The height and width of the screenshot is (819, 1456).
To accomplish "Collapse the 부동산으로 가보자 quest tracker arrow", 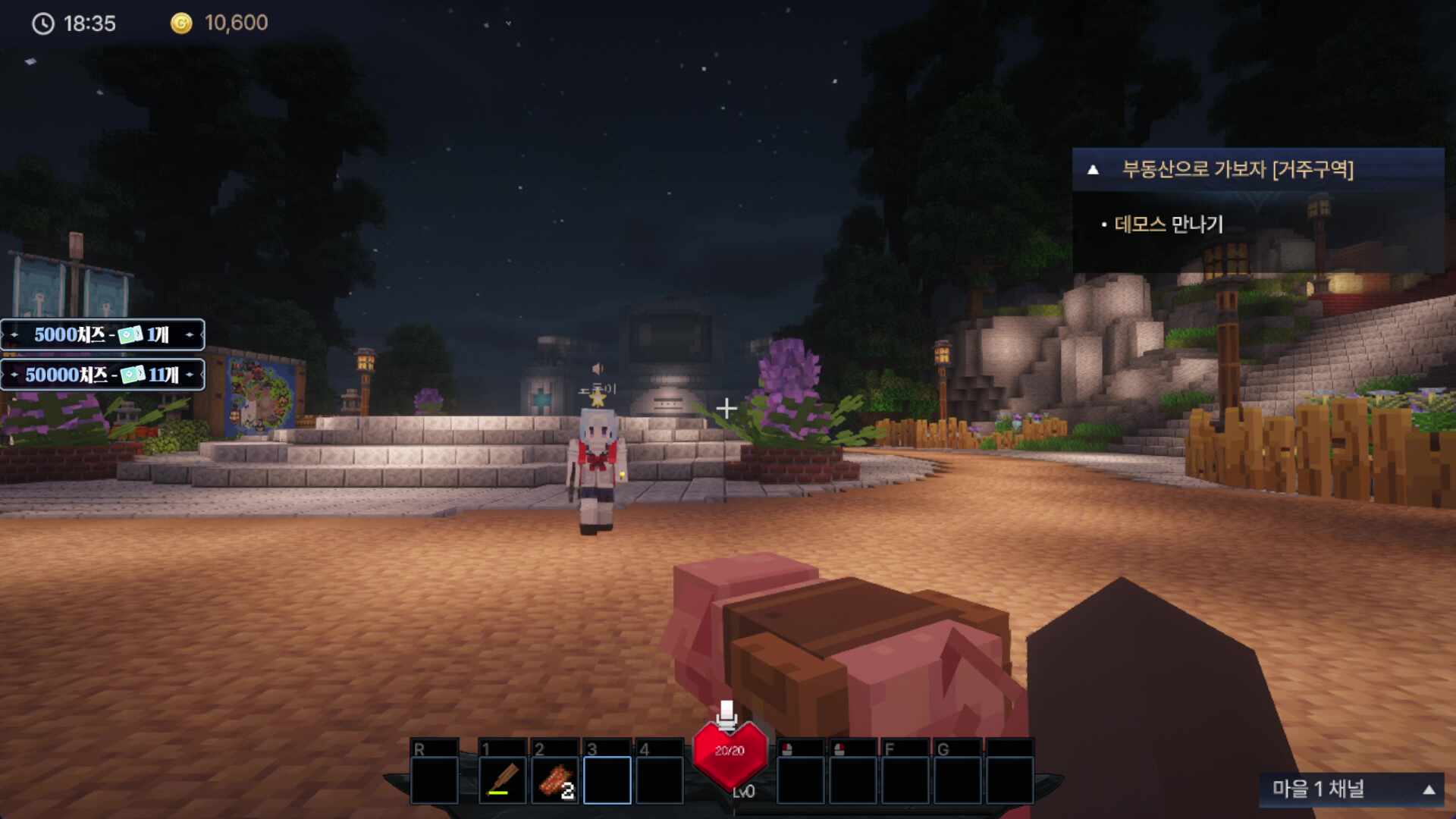I will [1093, 169].
